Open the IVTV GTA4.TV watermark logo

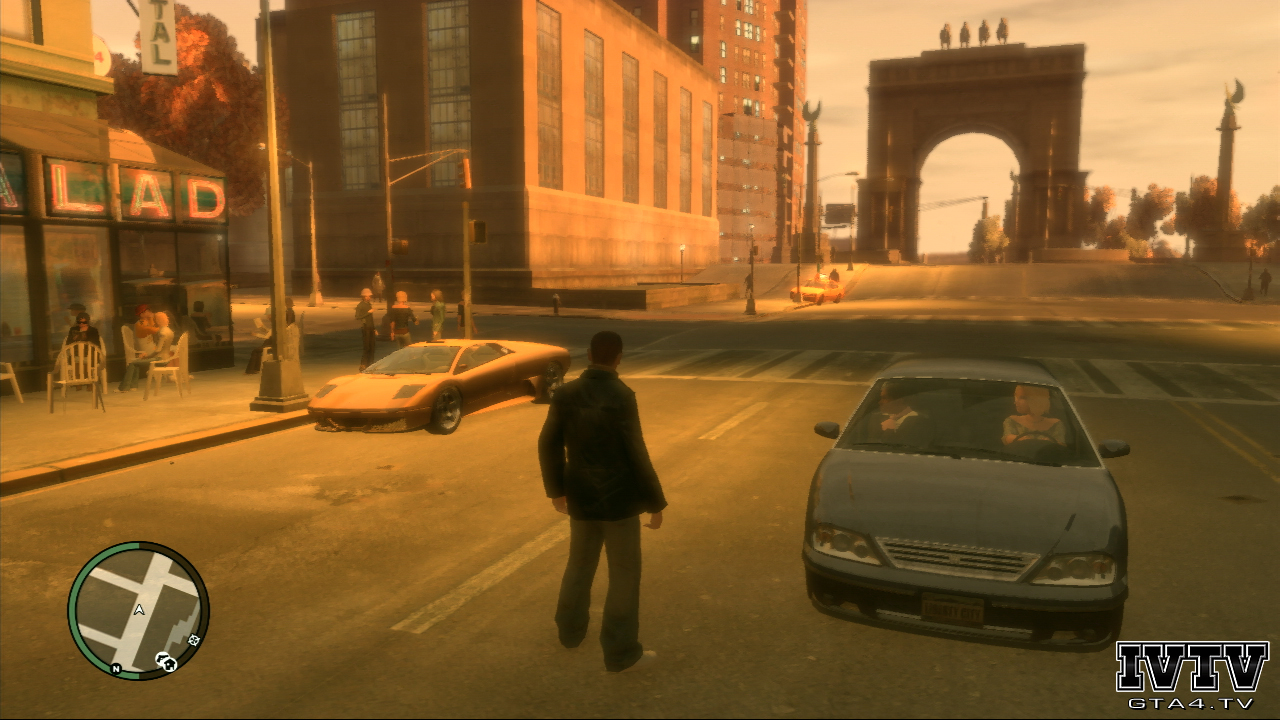tap(1191, 675)
